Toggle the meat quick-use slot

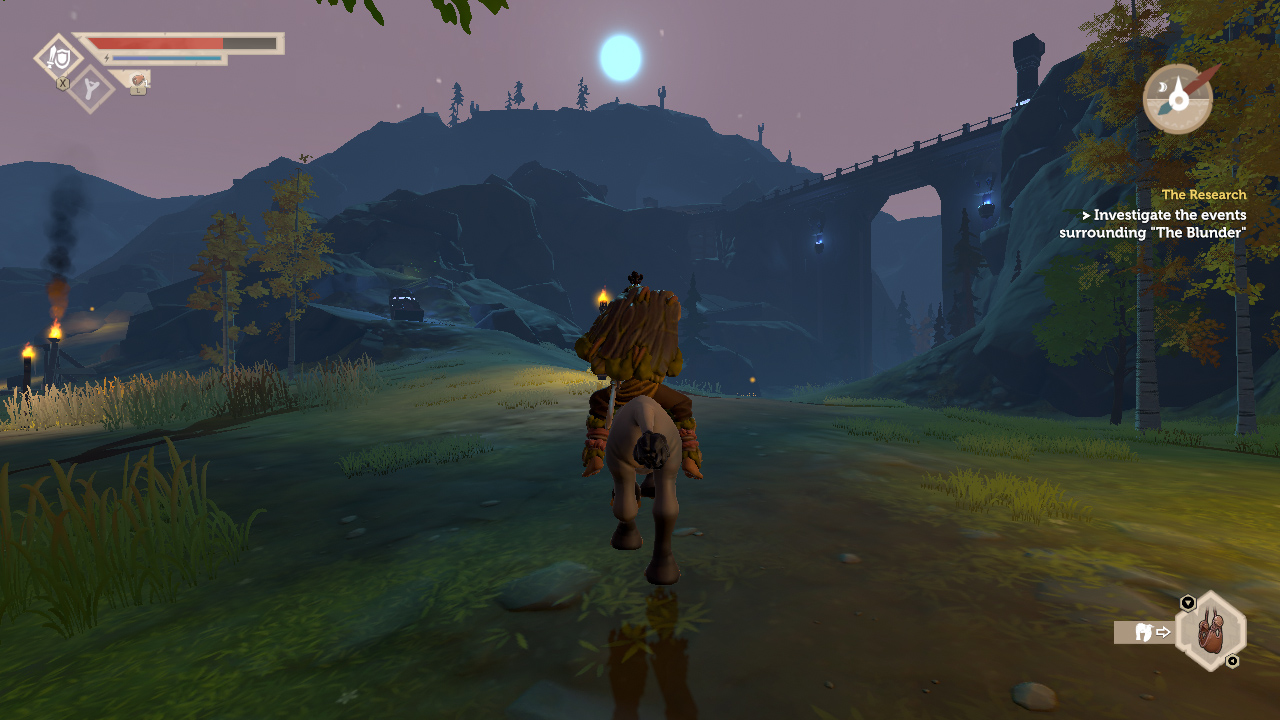(138, 80)
